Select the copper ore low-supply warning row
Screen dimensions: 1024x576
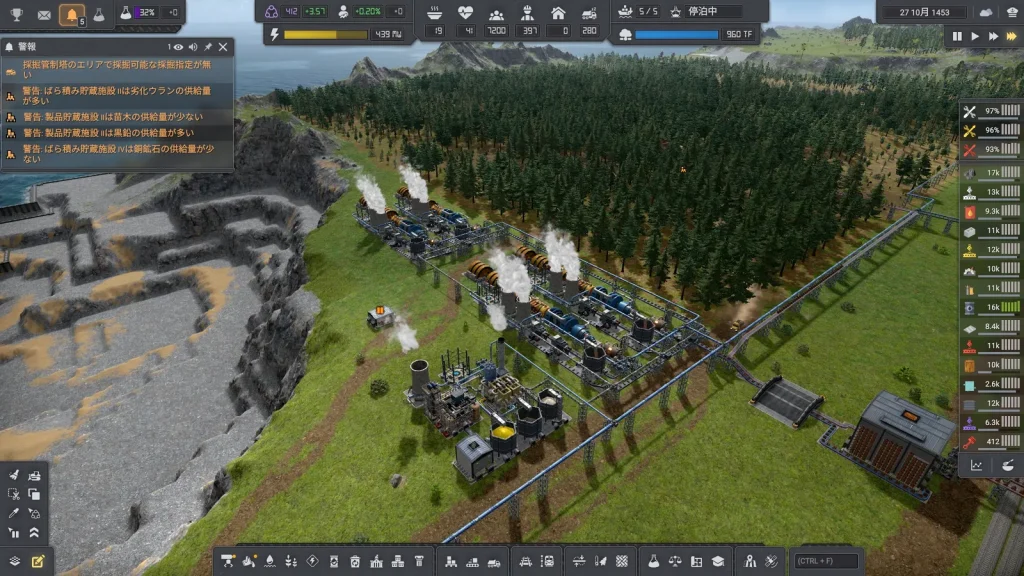[118, 154]
